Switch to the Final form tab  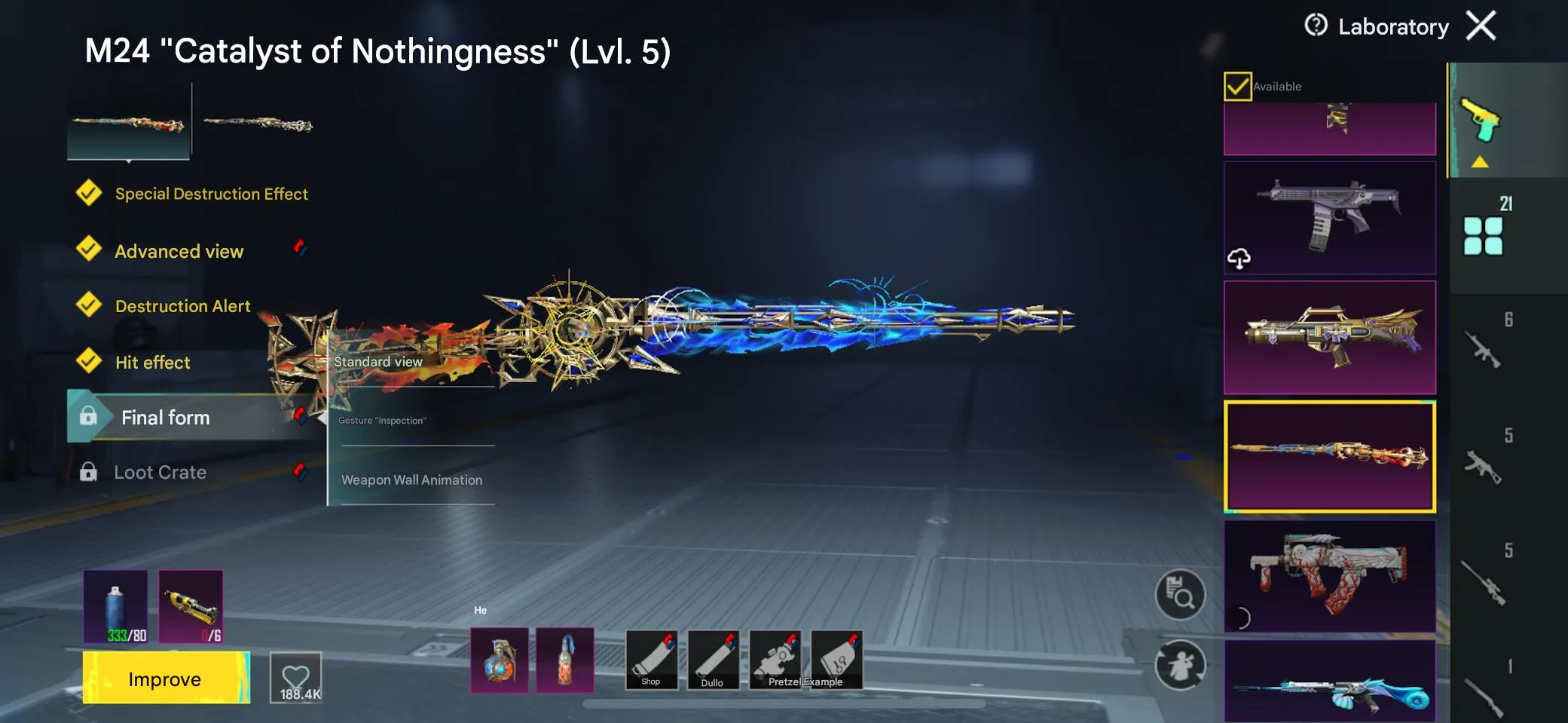pos(166,417)
